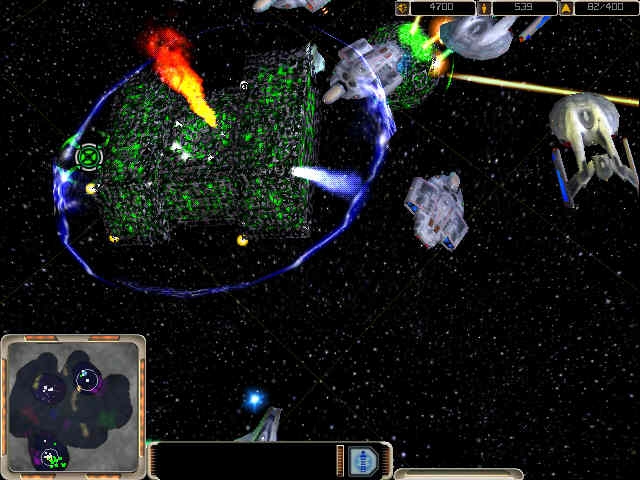The image size is (640, 480).
Task: Select the green-ringed Borg cube target marker
Action: 89,155
